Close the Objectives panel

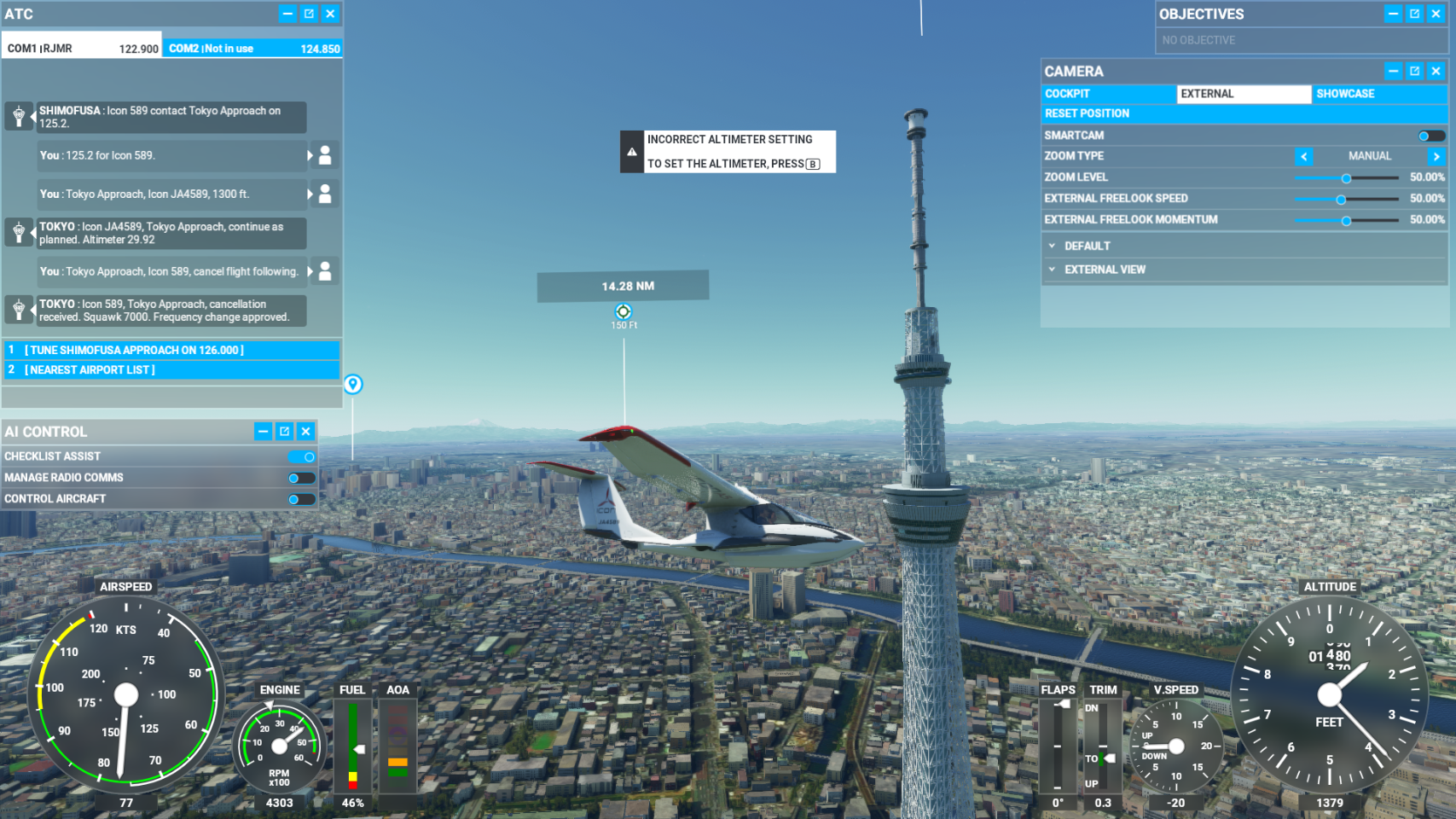tap(1436, 14)
